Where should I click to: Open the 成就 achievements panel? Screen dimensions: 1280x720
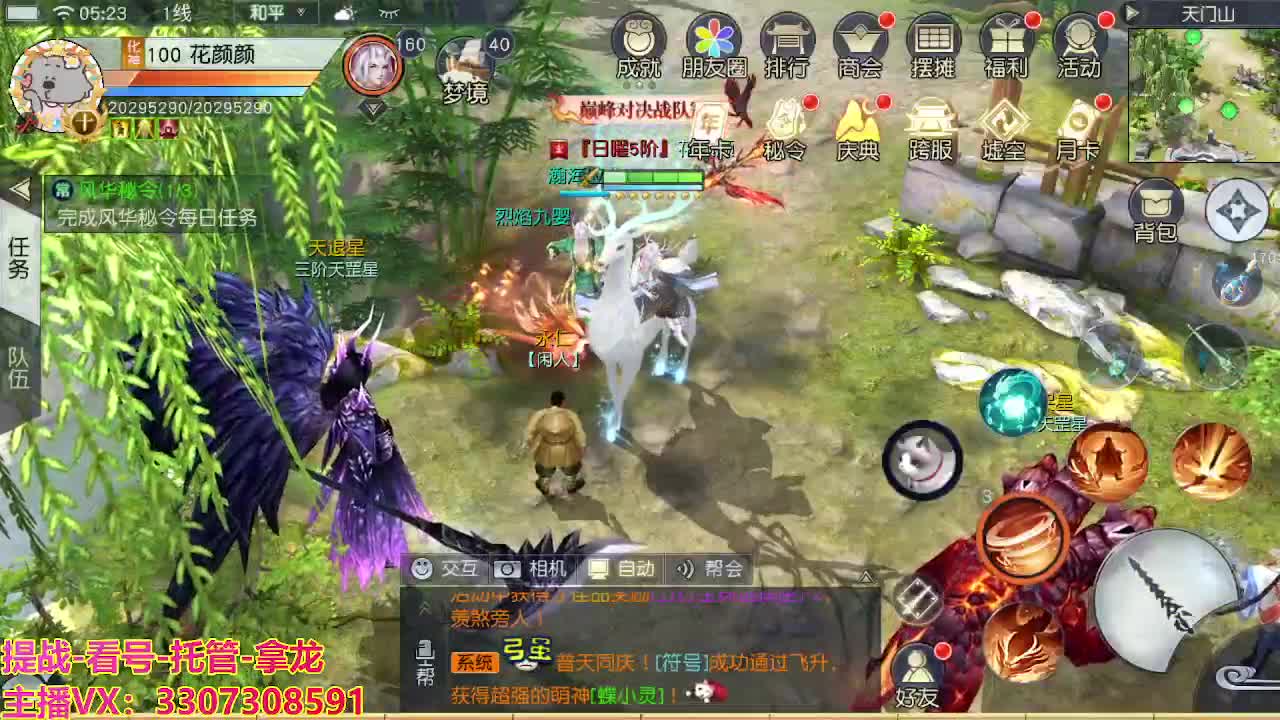coord(637,45)
